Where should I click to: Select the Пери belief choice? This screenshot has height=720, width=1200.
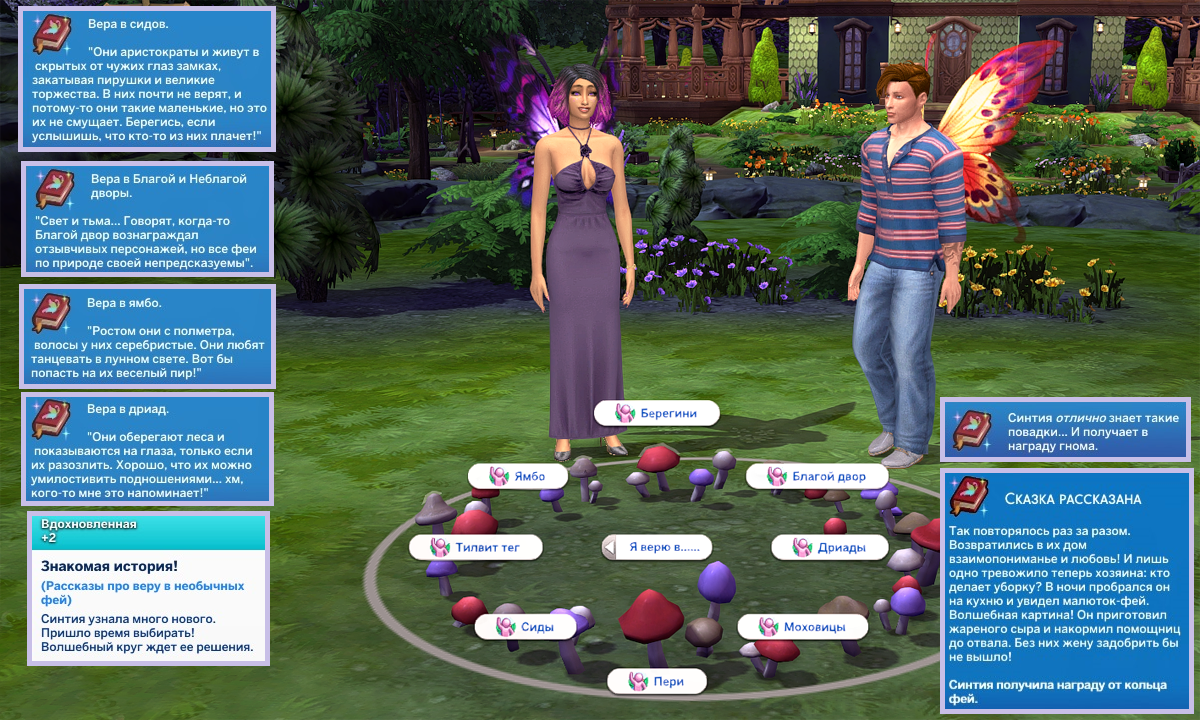tap(657, 681)
